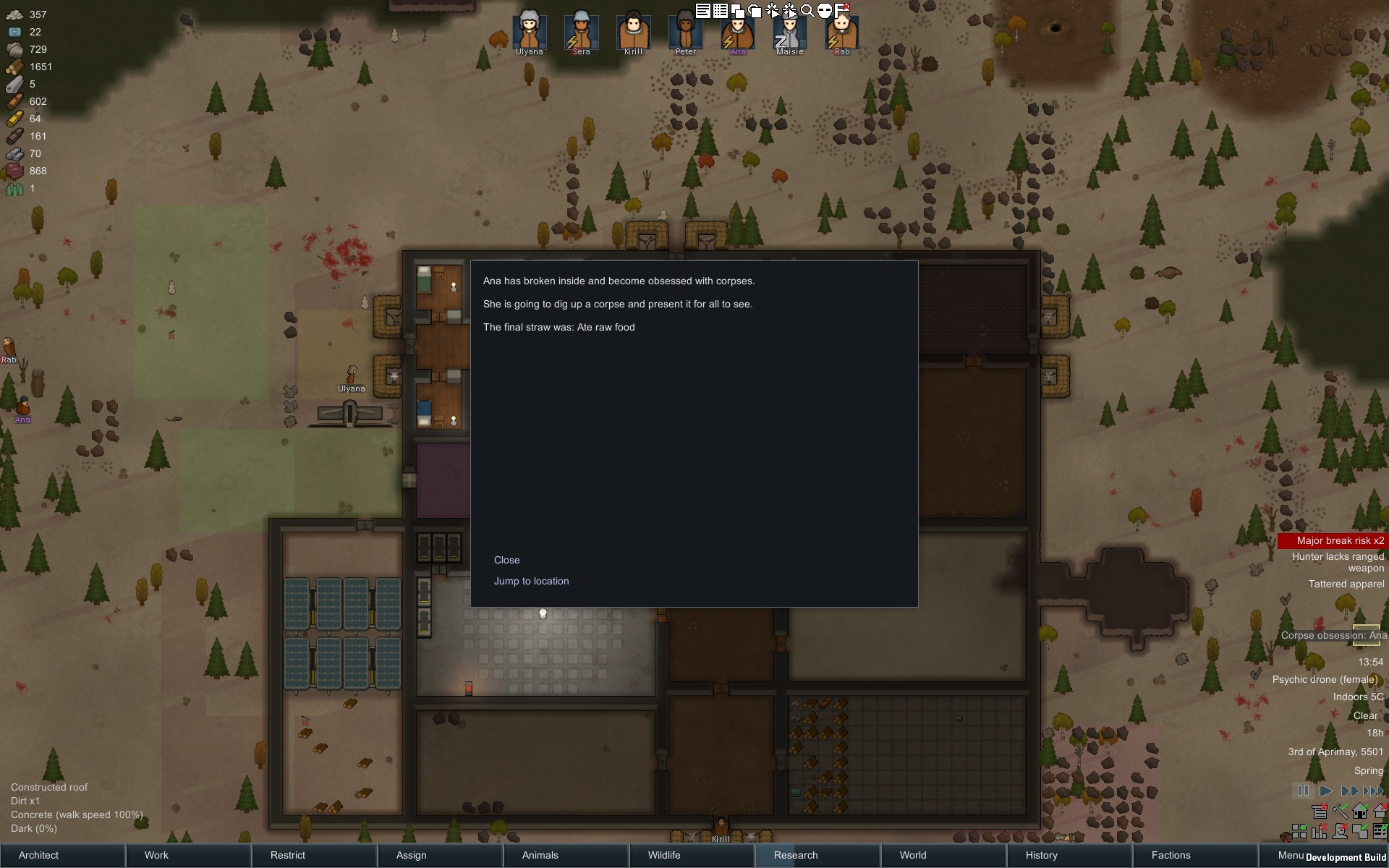The height and width of the screenshot is (868, 1389).
Task: Select the fastest speed arrows
Action: 1372,791
